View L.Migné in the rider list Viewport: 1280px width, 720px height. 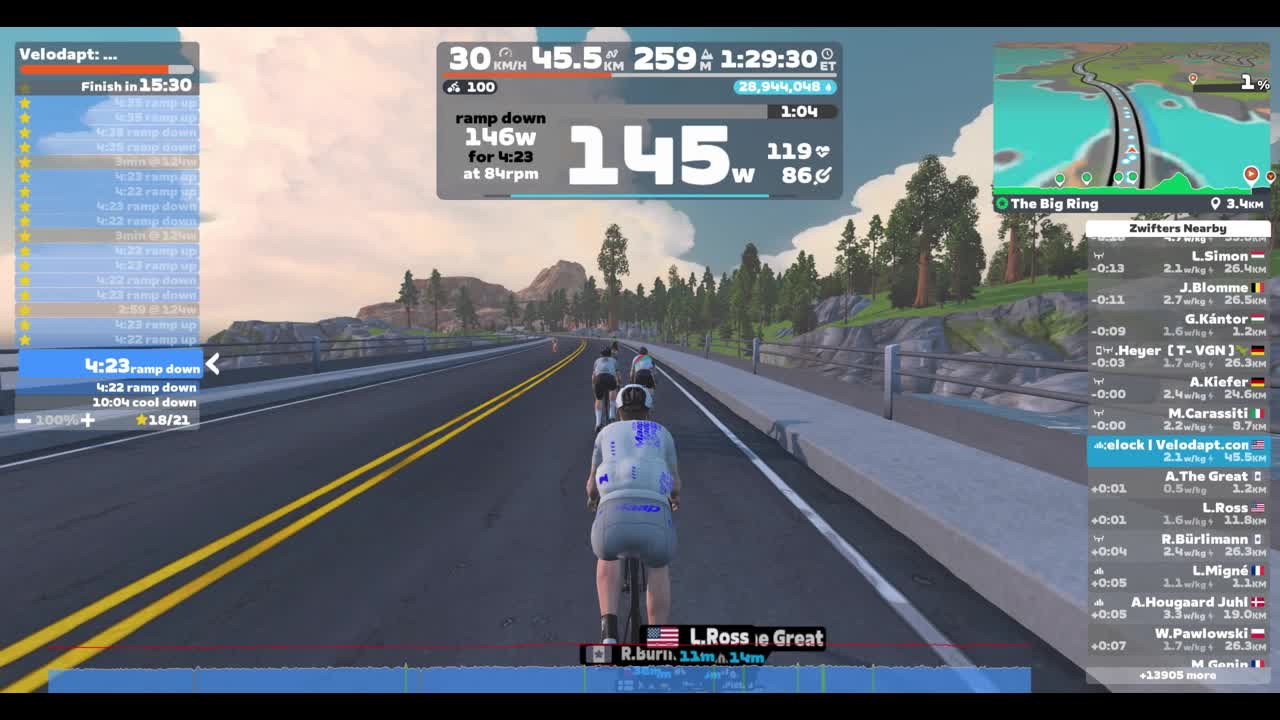(1178, 576)
